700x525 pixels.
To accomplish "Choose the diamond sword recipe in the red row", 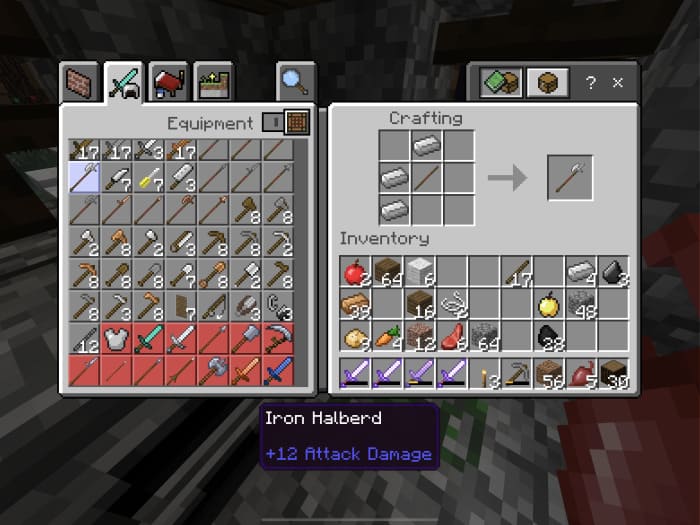I will click(148, 339).
